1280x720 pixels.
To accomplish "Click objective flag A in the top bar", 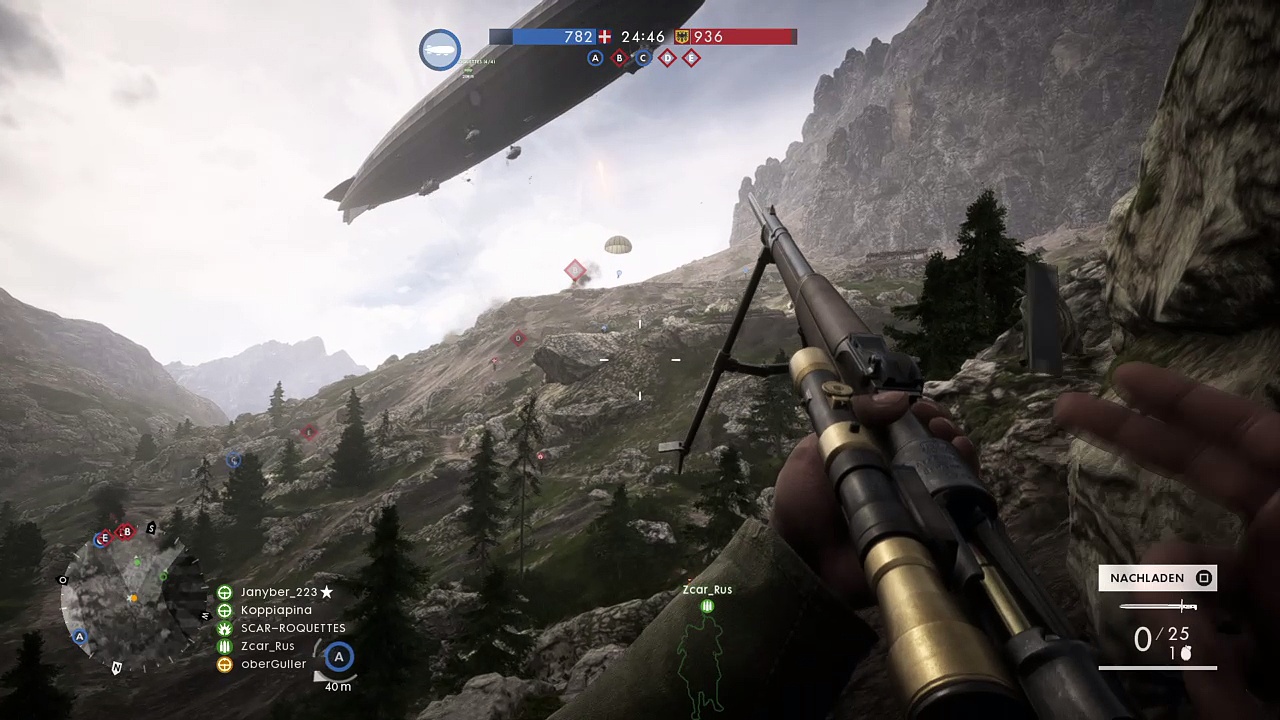I will 595,58.
